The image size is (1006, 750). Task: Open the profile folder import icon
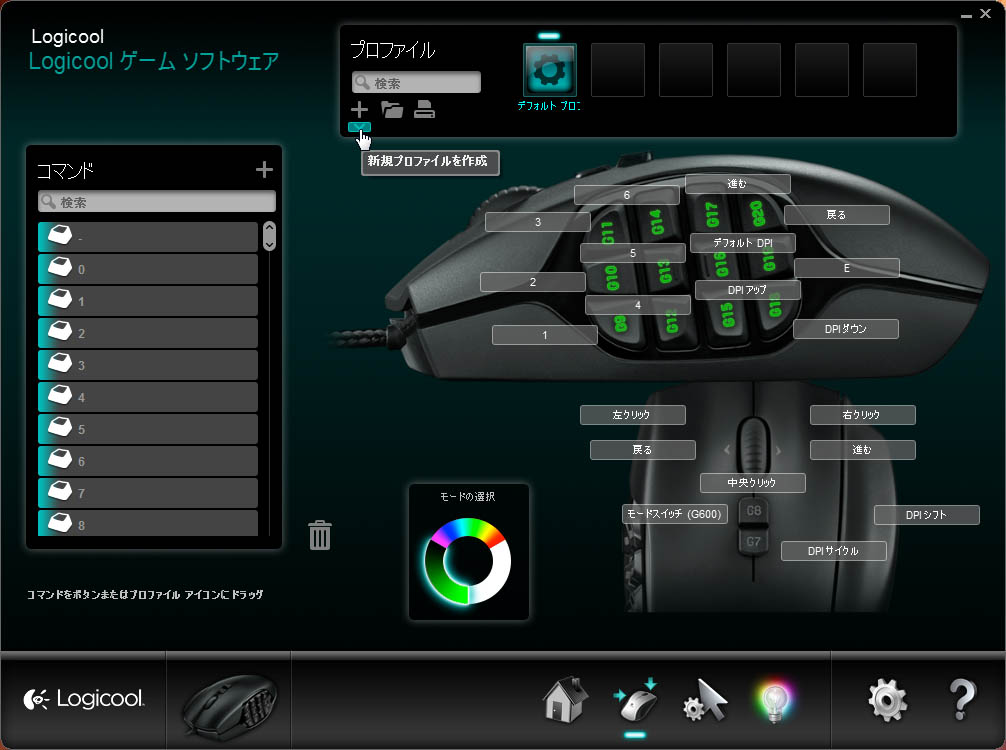pos(392,110)
